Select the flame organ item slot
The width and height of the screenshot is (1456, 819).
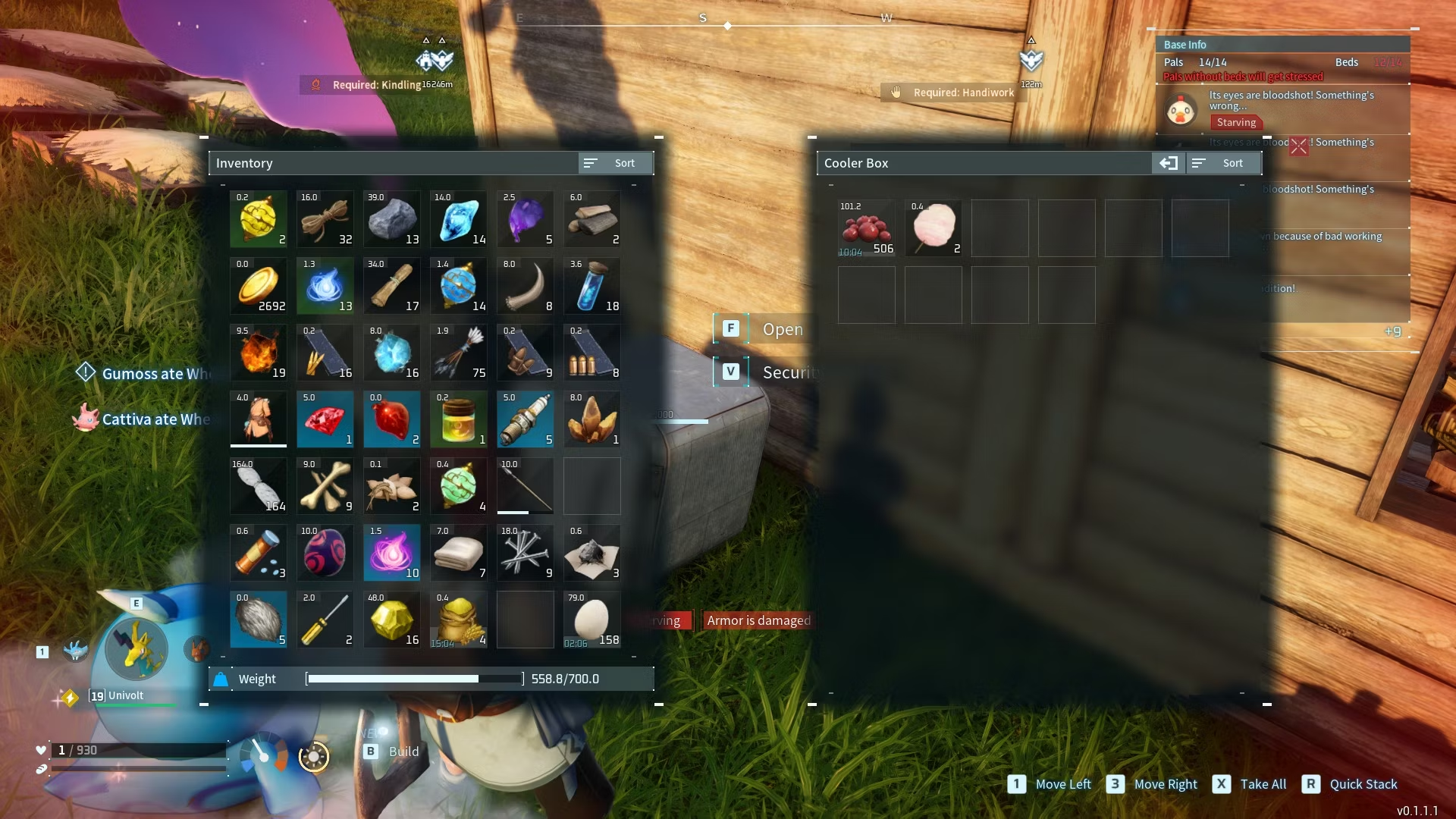[x=258, y=353]
